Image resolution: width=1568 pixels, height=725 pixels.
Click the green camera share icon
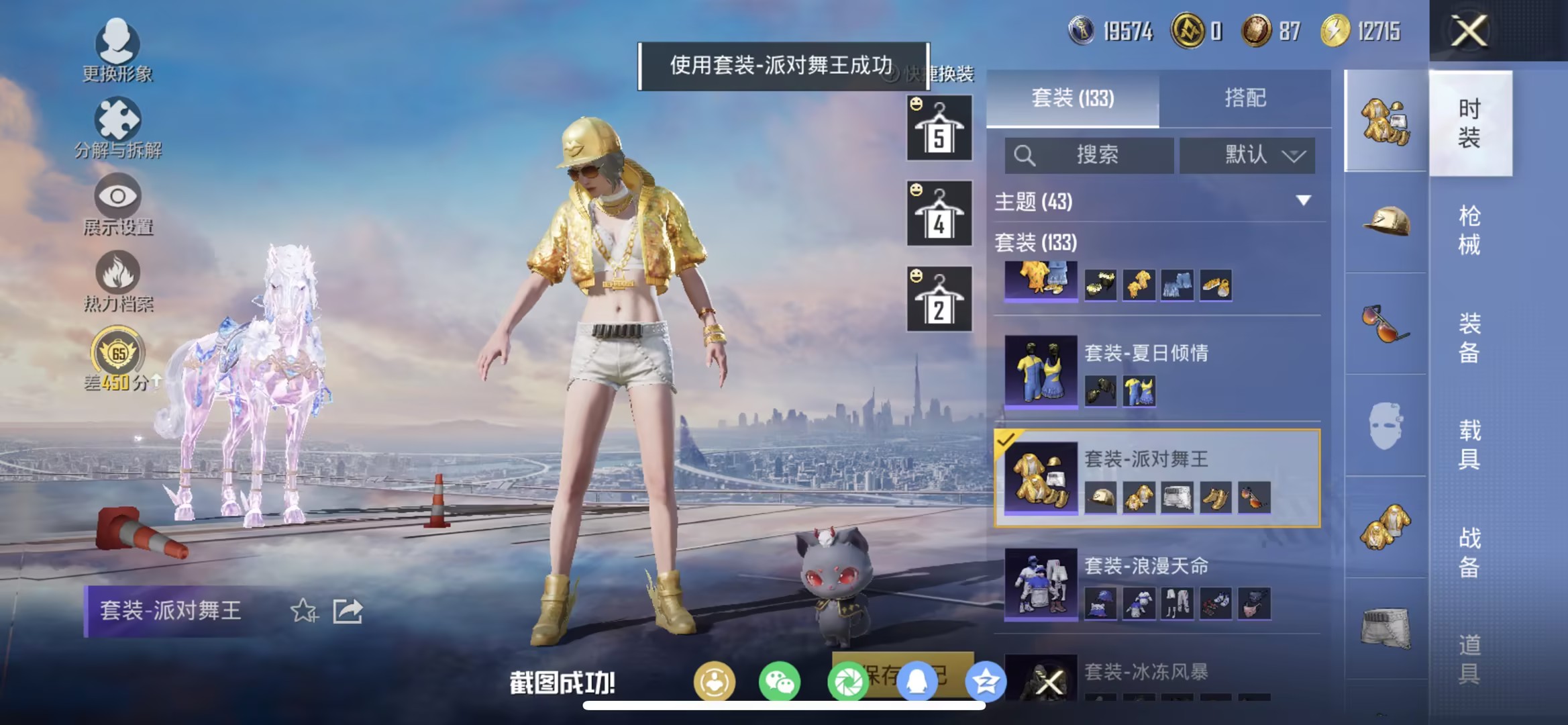click(x=847, y=681)
